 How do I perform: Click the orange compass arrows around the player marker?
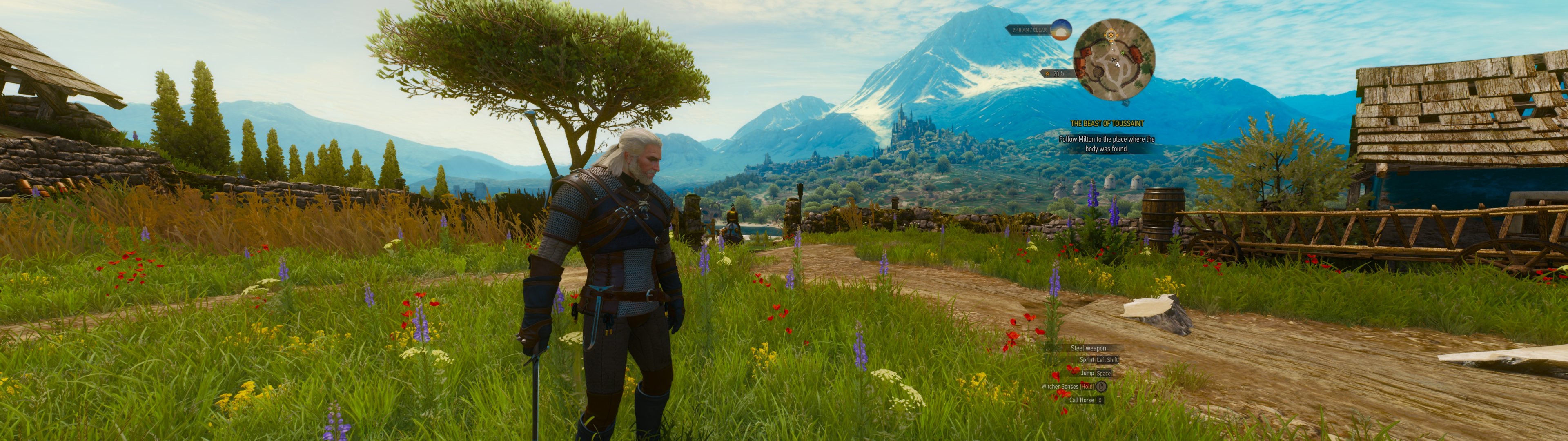[x=1111, y=36]
